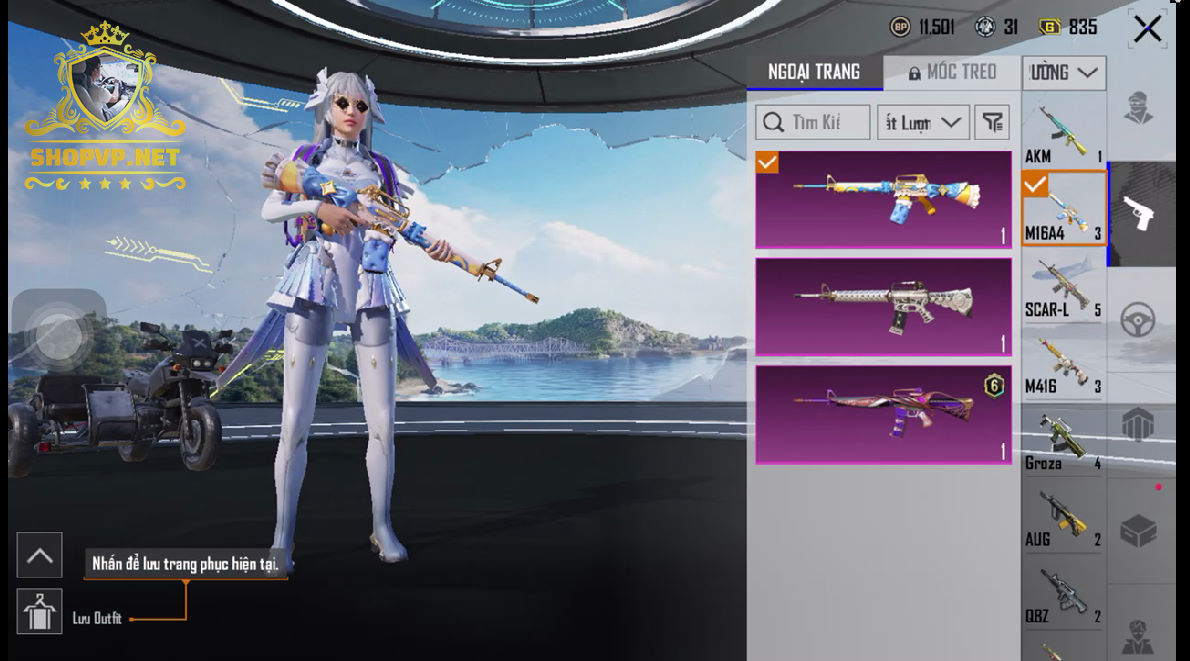Switch to the Ngoại Trang tab
The width and height of the screenshot is (1190, 661).
coord(814,72)
